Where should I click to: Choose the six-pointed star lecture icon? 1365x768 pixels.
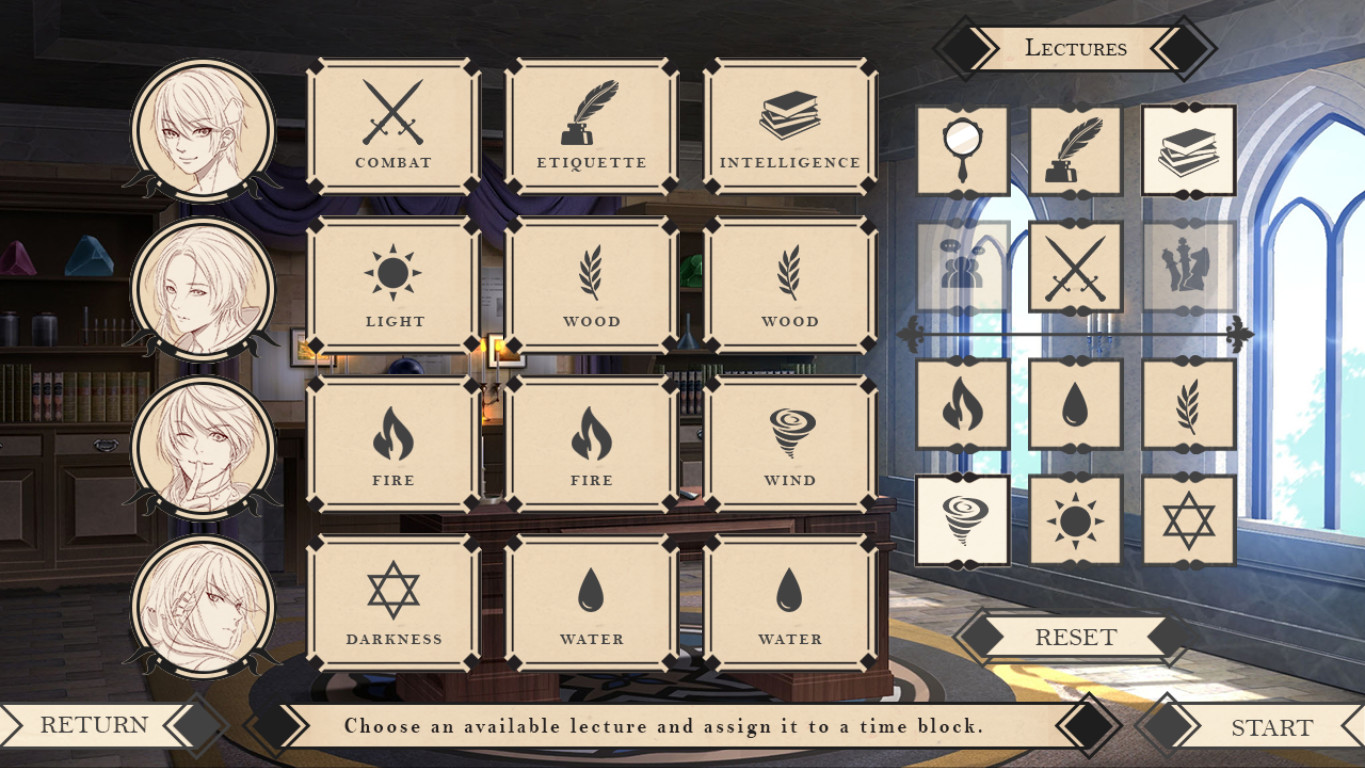[1191, 519]
